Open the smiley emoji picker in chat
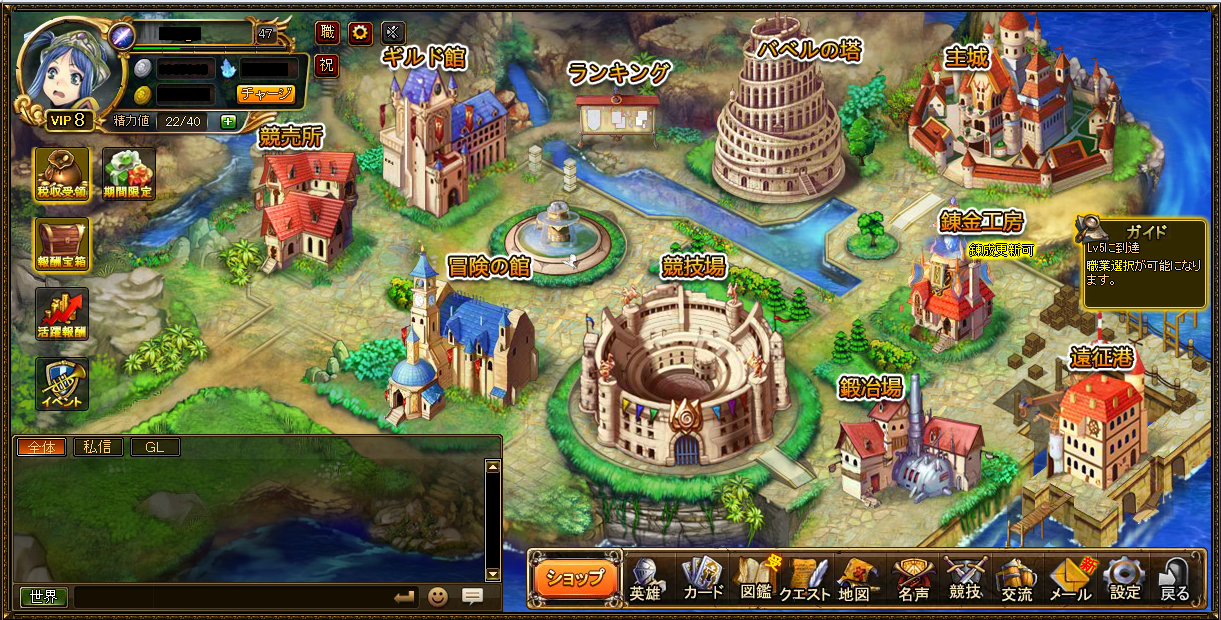This screenshot has height=620, width=1221. (x=438, y=597)
